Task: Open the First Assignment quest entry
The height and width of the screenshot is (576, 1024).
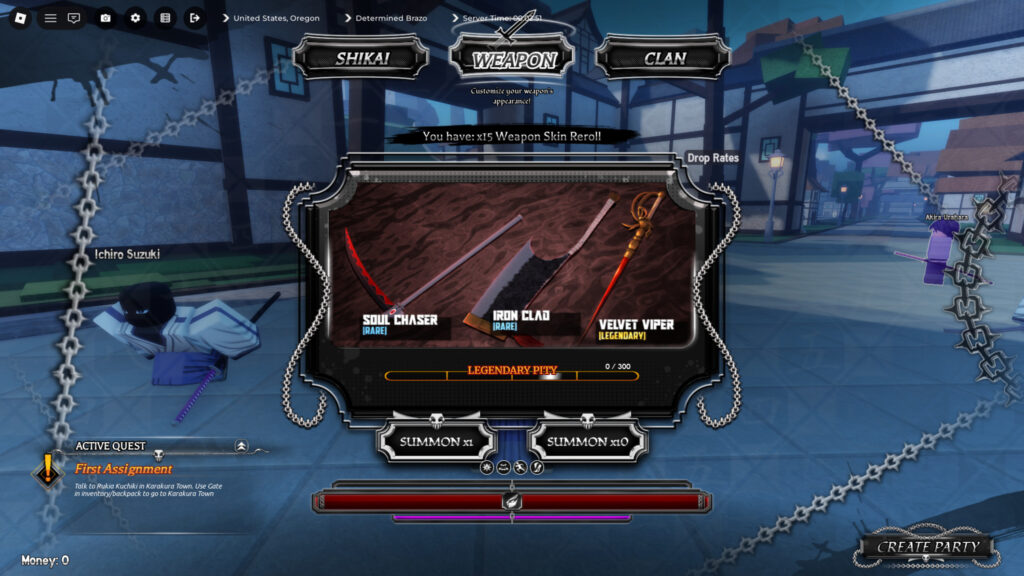Action: point(123,469)
